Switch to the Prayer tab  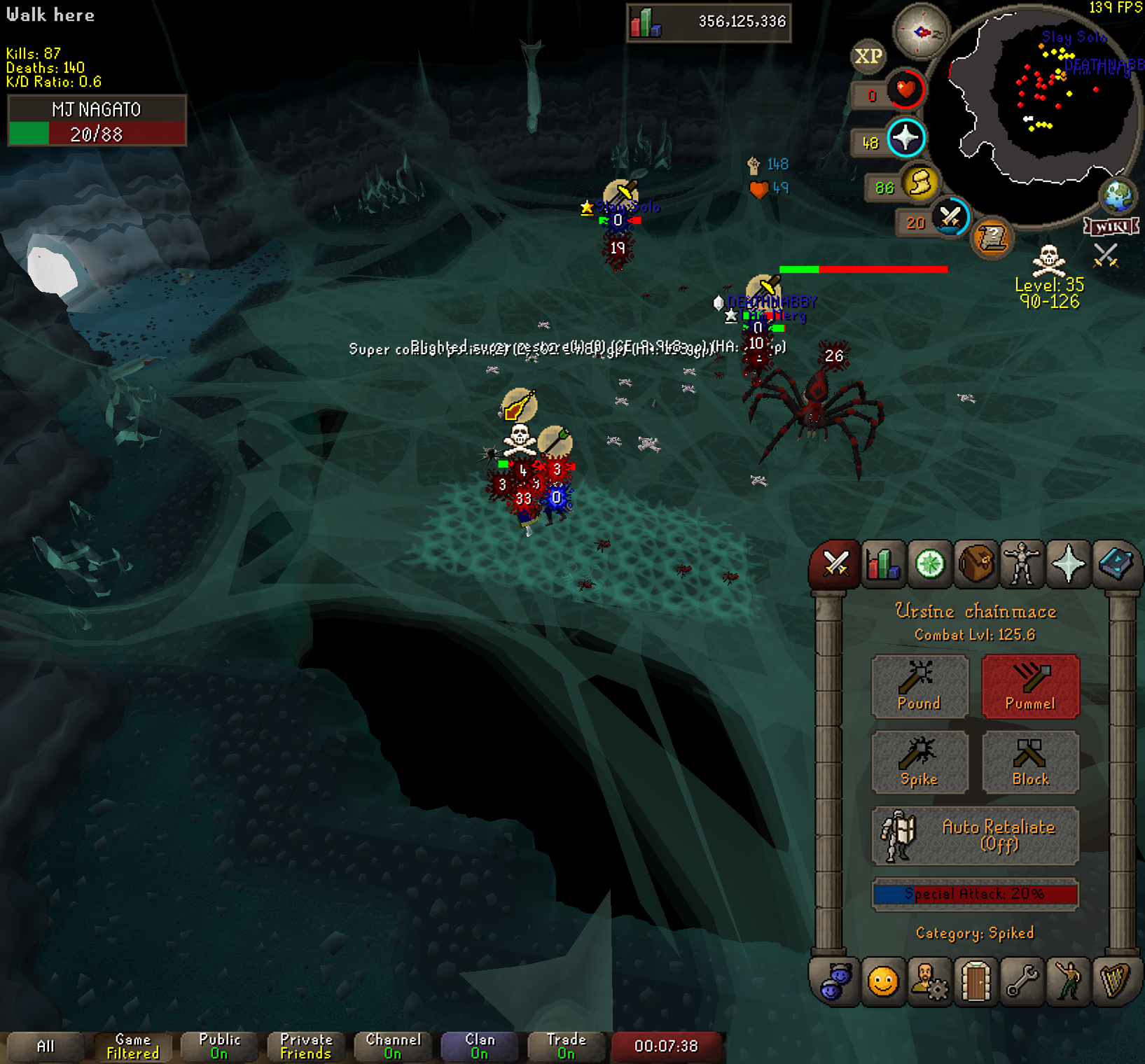[1068, 563]
